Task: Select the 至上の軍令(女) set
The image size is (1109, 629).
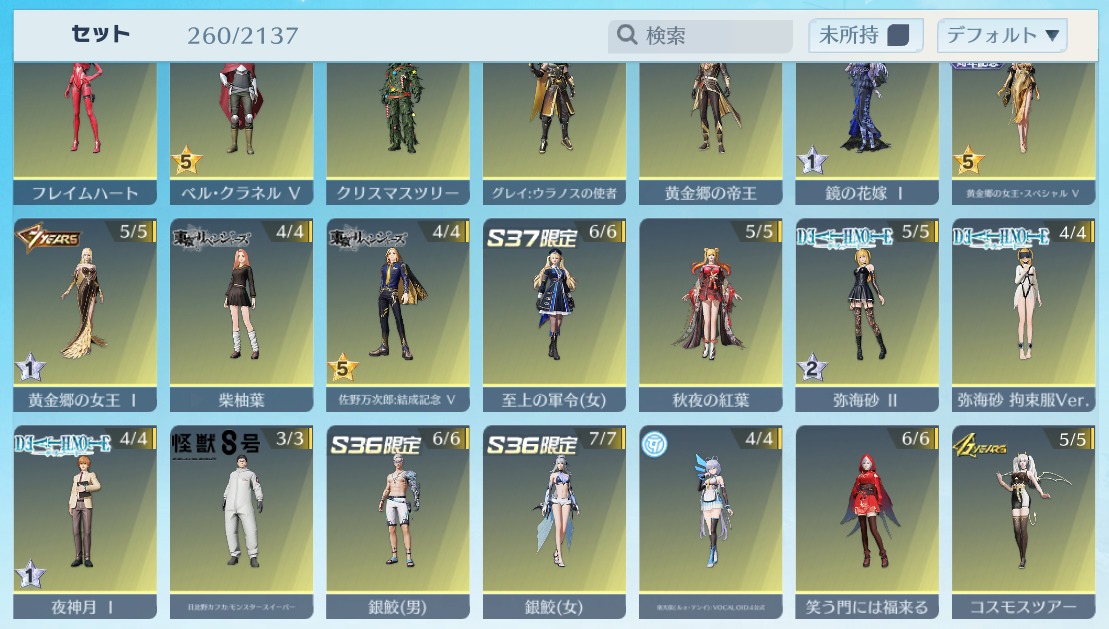Action: pos(554,315)
